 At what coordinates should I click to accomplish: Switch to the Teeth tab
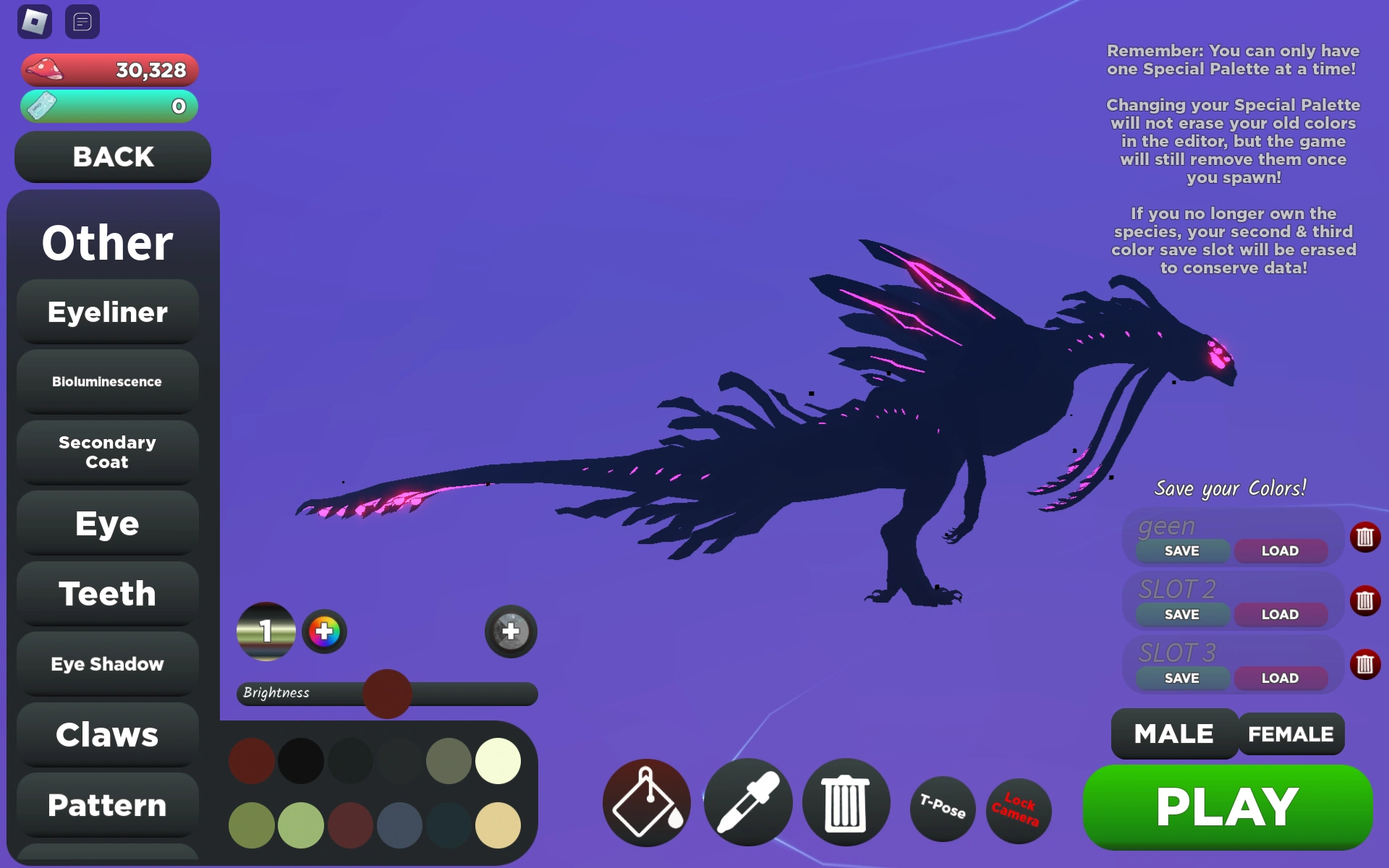(107, 593)
